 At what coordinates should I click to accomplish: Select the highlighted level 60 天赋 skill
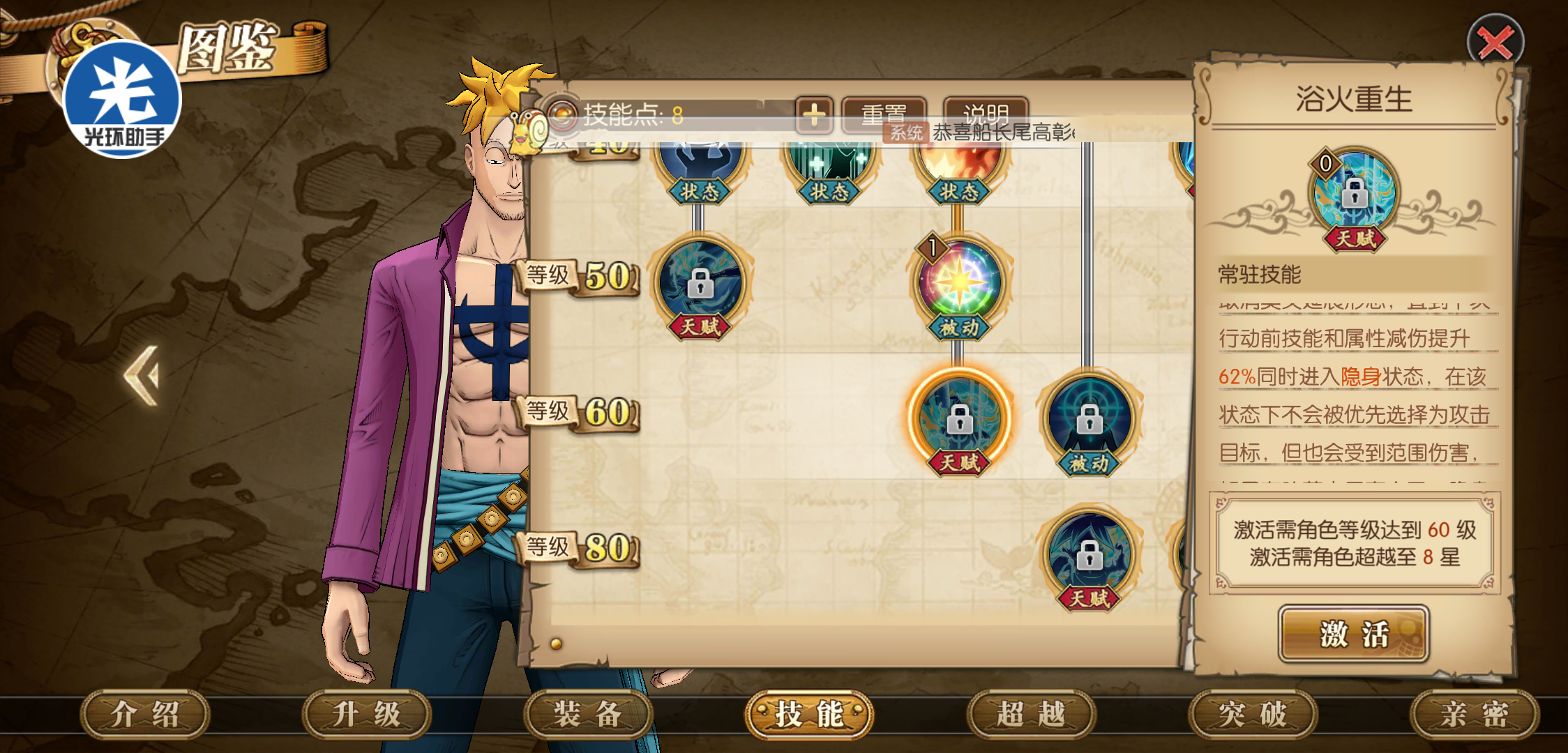click(x=960, y=418)
